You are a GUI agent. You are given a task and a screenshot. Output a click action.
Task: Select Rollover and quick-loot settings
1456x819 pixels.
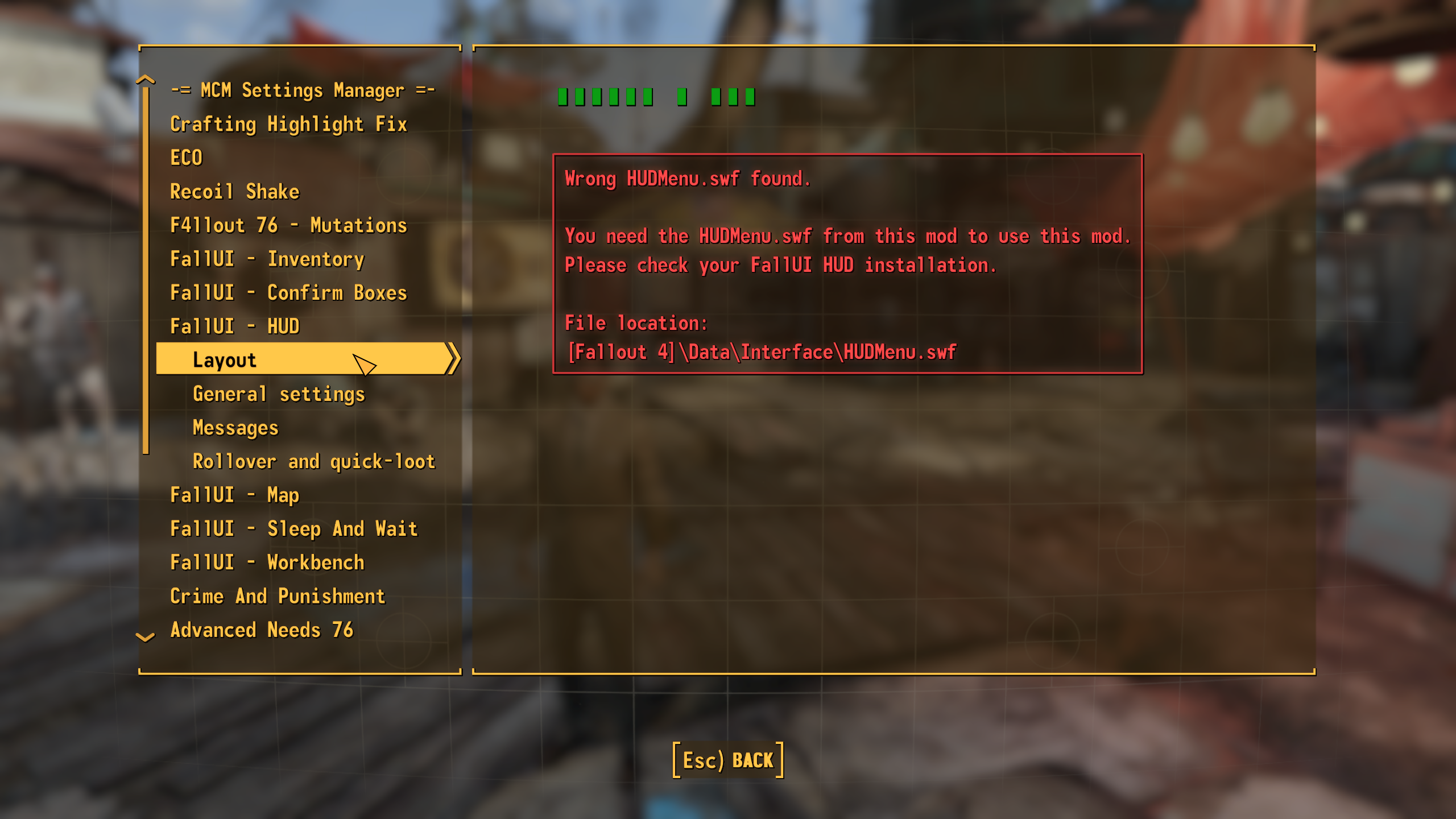pos(313,461)
